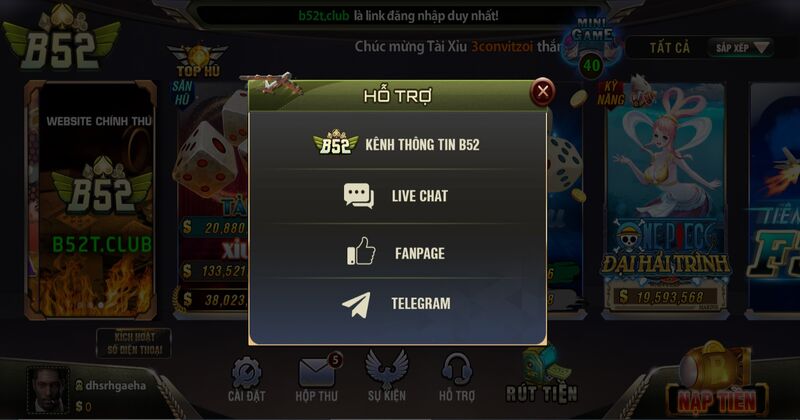The image size is (800, 420).
Task: Open Kênh Thông Tin B52 channel
Action: tap(397, 144)
